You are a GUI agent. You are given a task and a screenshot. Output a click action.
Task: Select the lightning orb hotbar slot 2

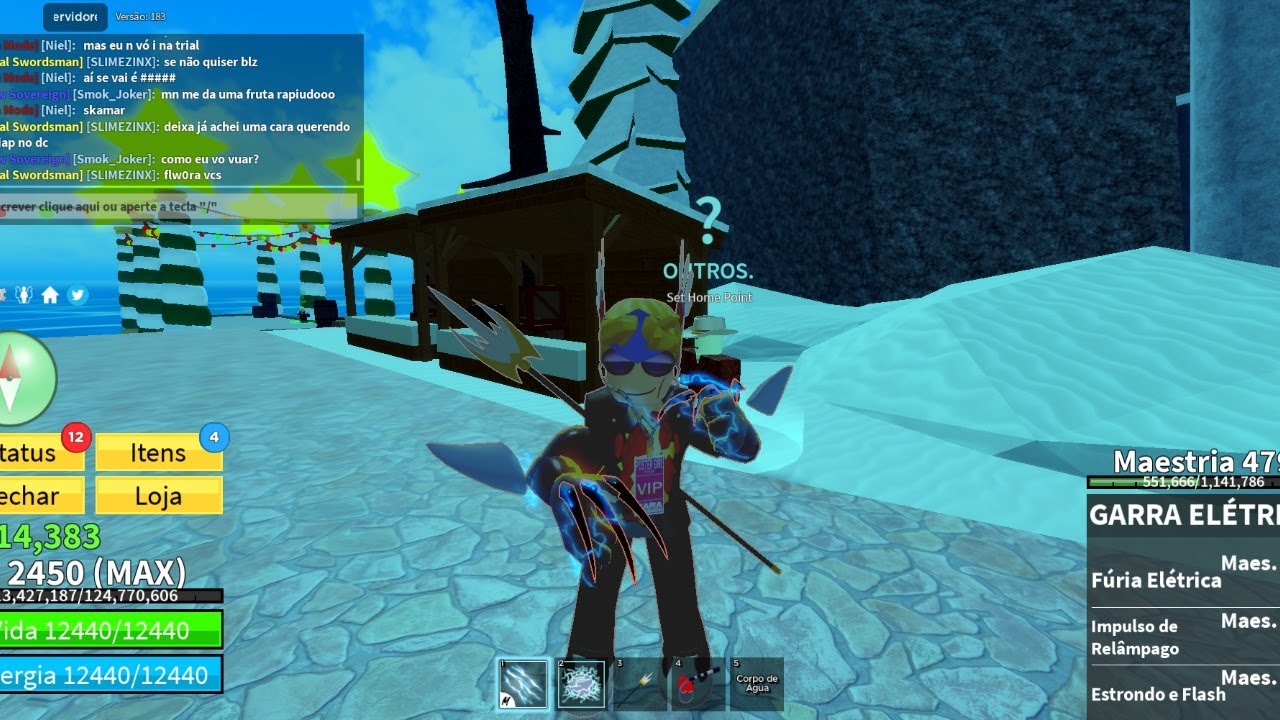(581, 684)
